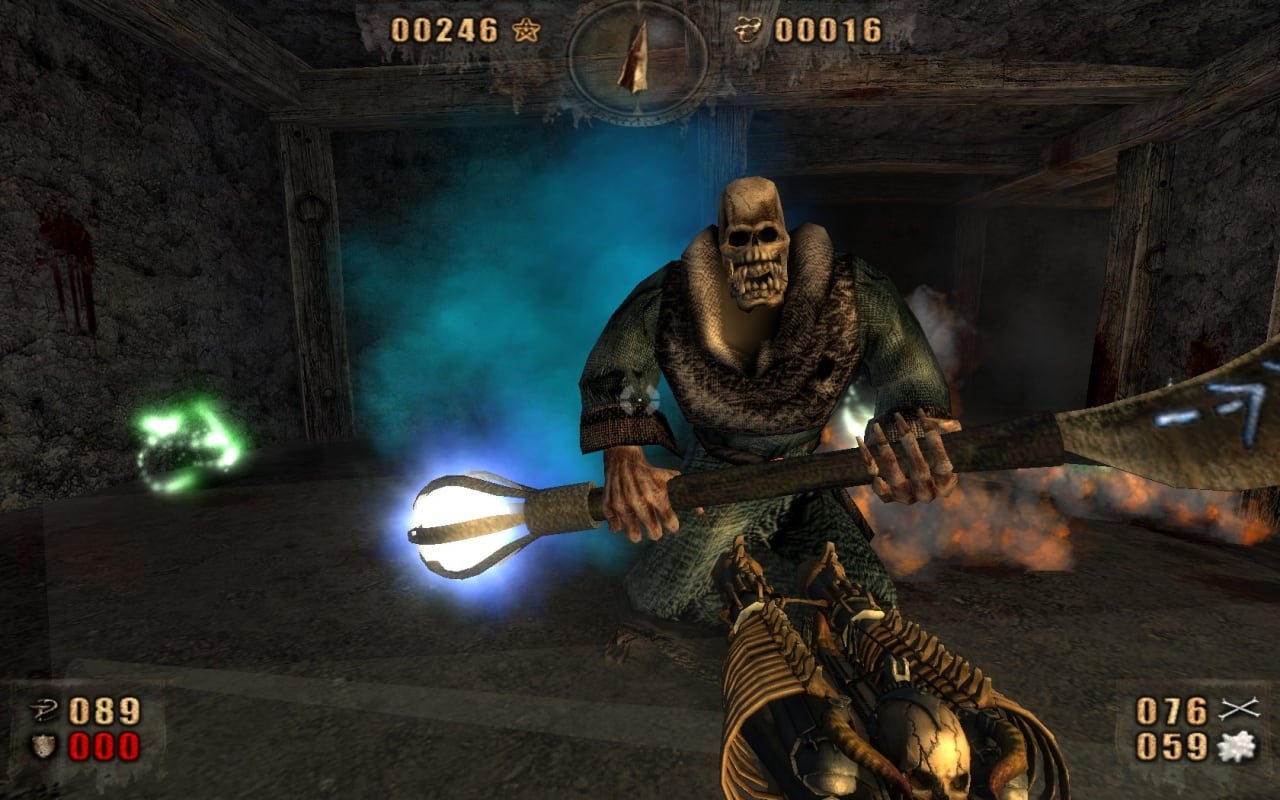Image resolution: width=1280 pixels, height=800 pixels.
Task: Click the score display 00246
Action: 448,30
